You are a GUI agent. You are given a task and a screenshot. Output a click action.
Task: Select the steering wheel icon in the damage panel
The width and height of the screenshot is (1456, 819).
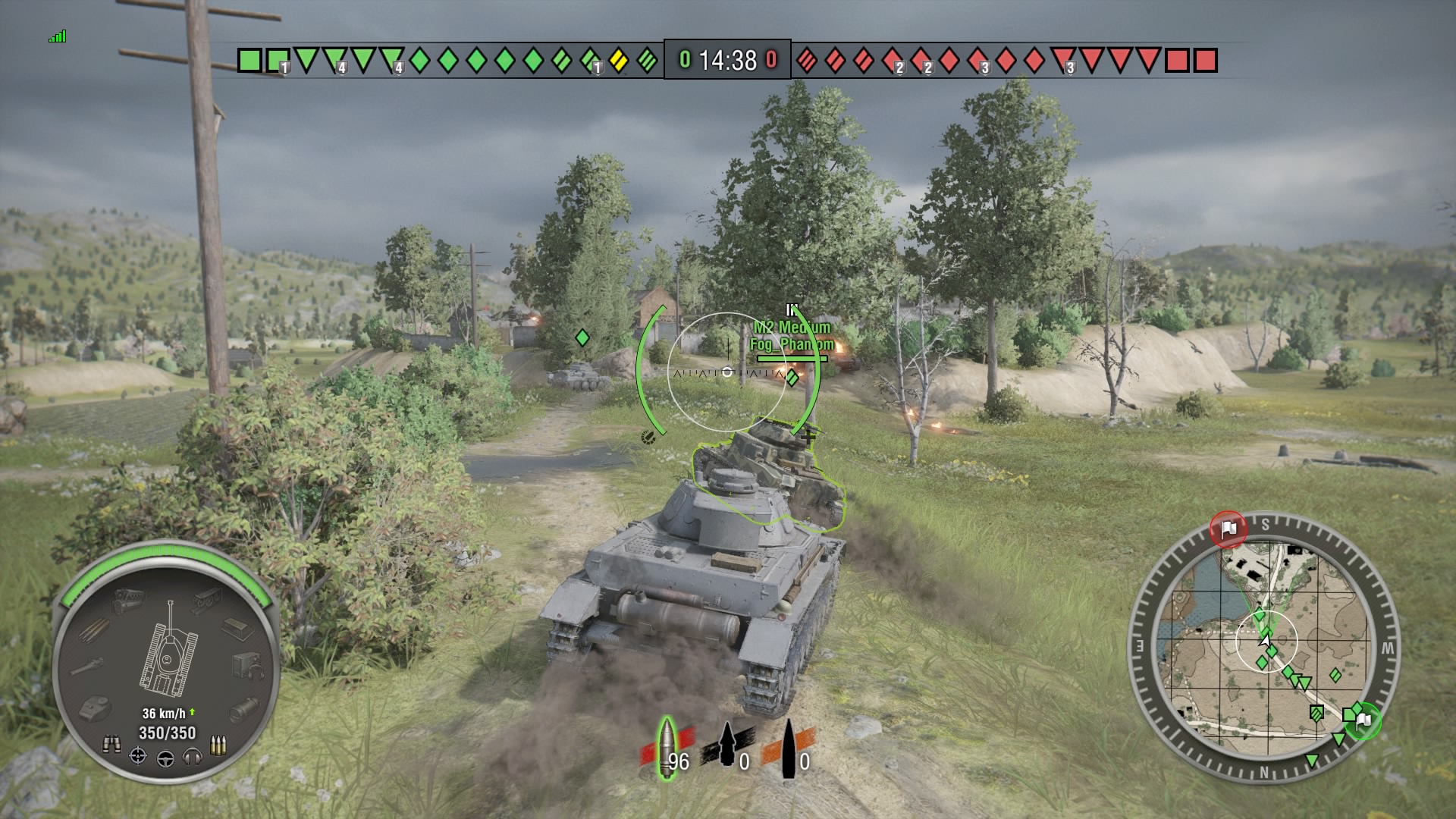167,759
